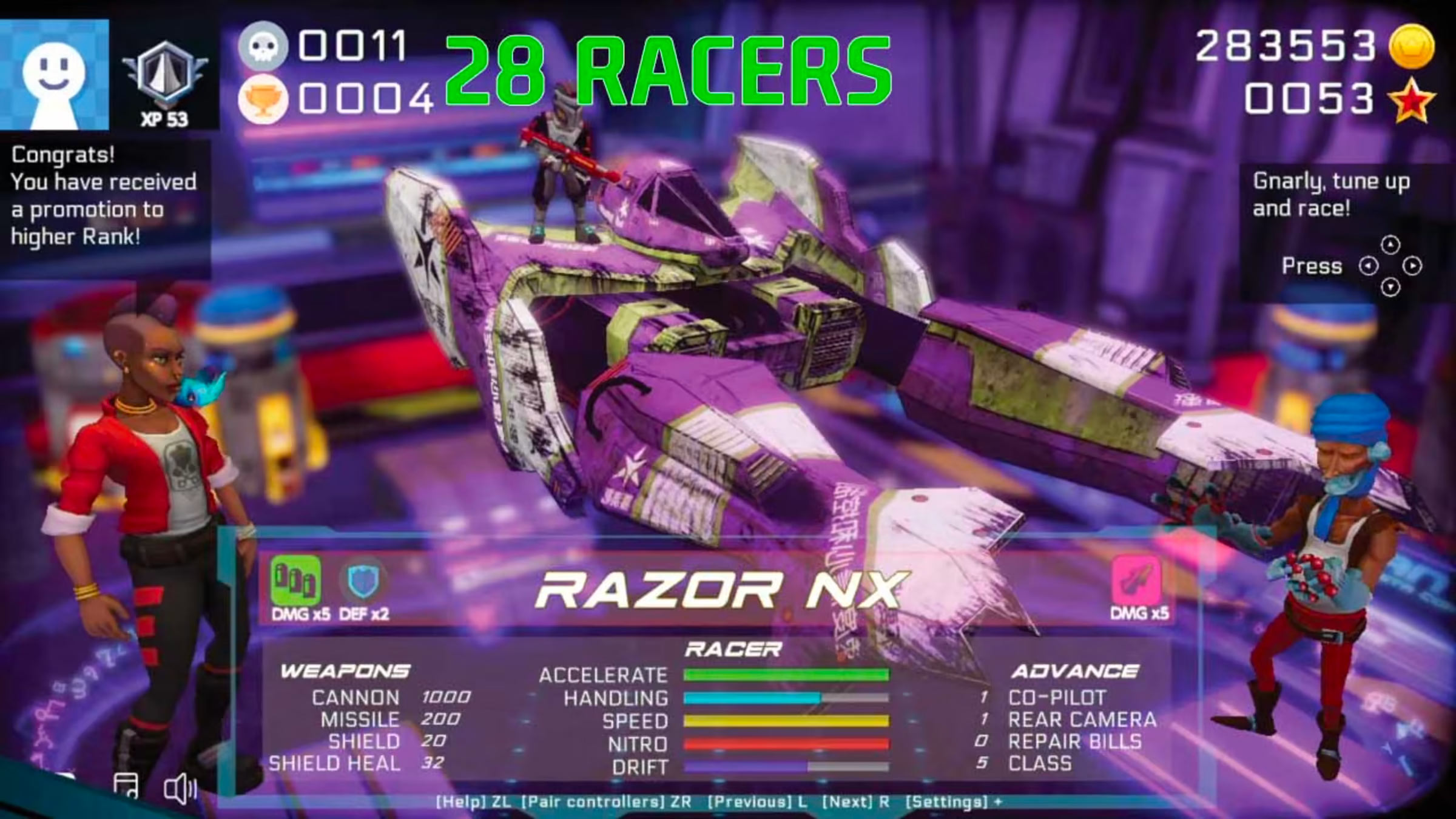Toggle the music note icon
The width and height of the screenshot is (1456, 819).
126,786
